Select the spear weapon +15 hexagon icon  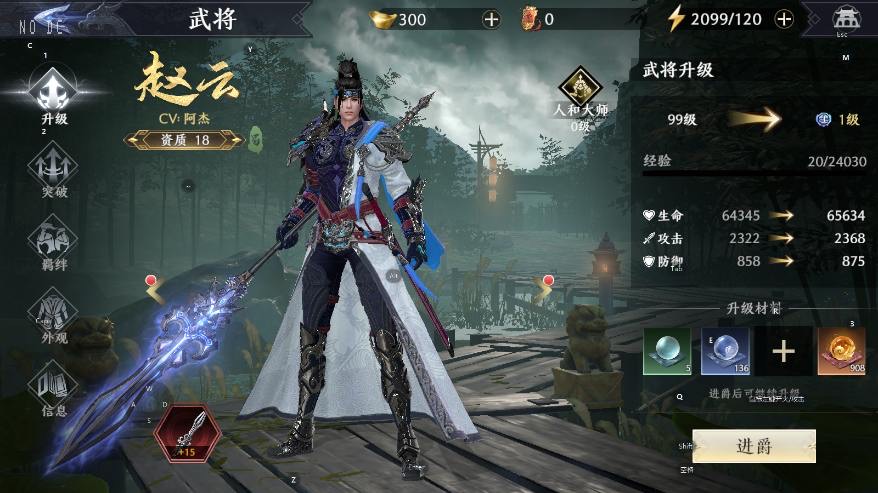pyautogui.click(x=188, y=432)
